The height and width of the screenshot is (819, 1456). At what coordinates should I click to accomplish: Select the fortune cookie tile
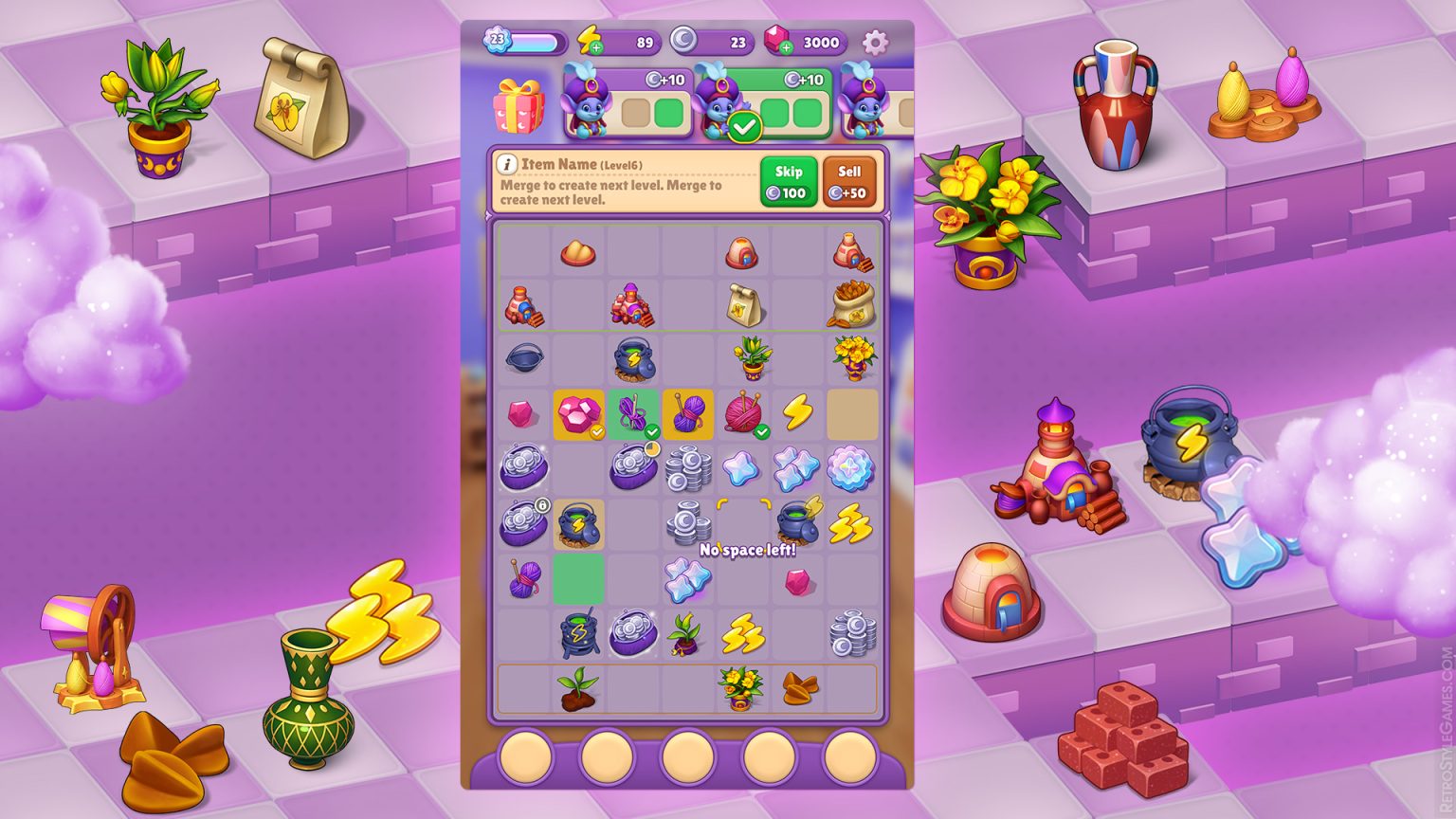[797, 688]
